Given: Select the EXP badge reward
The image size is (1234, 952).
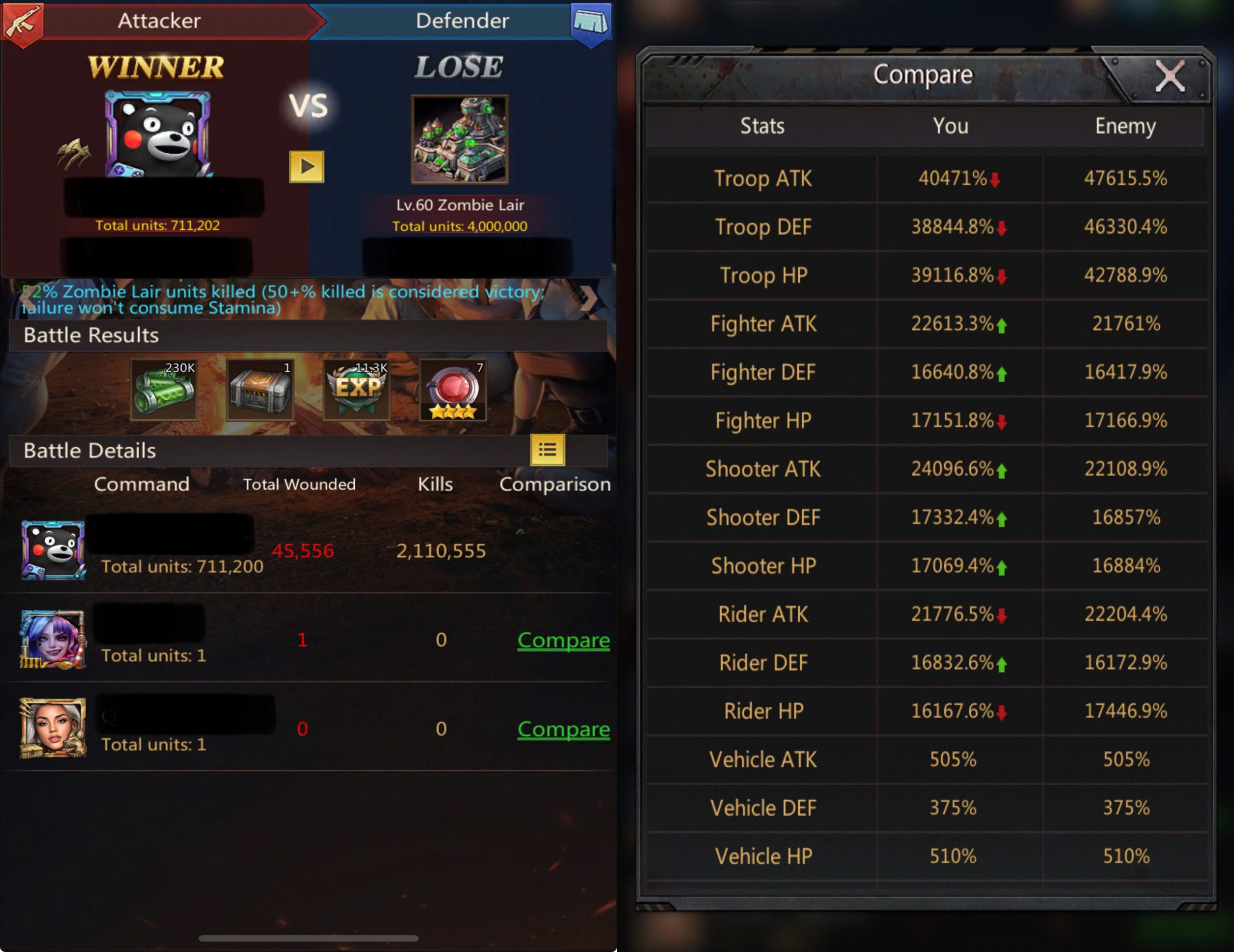Looking at the screenshot, I should tap(357, 389).
